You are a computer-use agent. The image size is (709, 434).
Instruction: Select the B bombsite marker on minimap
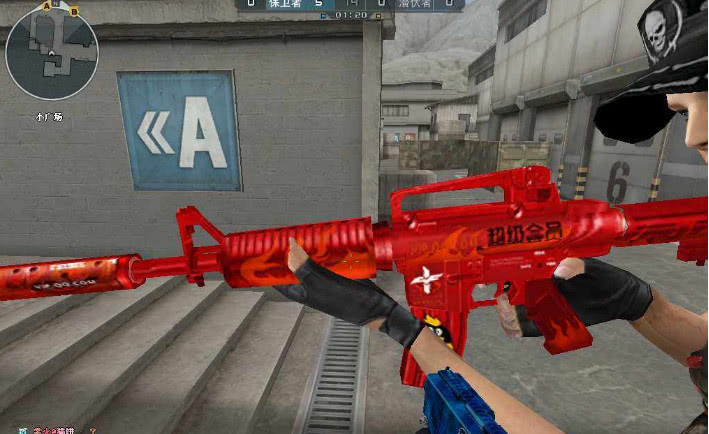pos(73,11)
